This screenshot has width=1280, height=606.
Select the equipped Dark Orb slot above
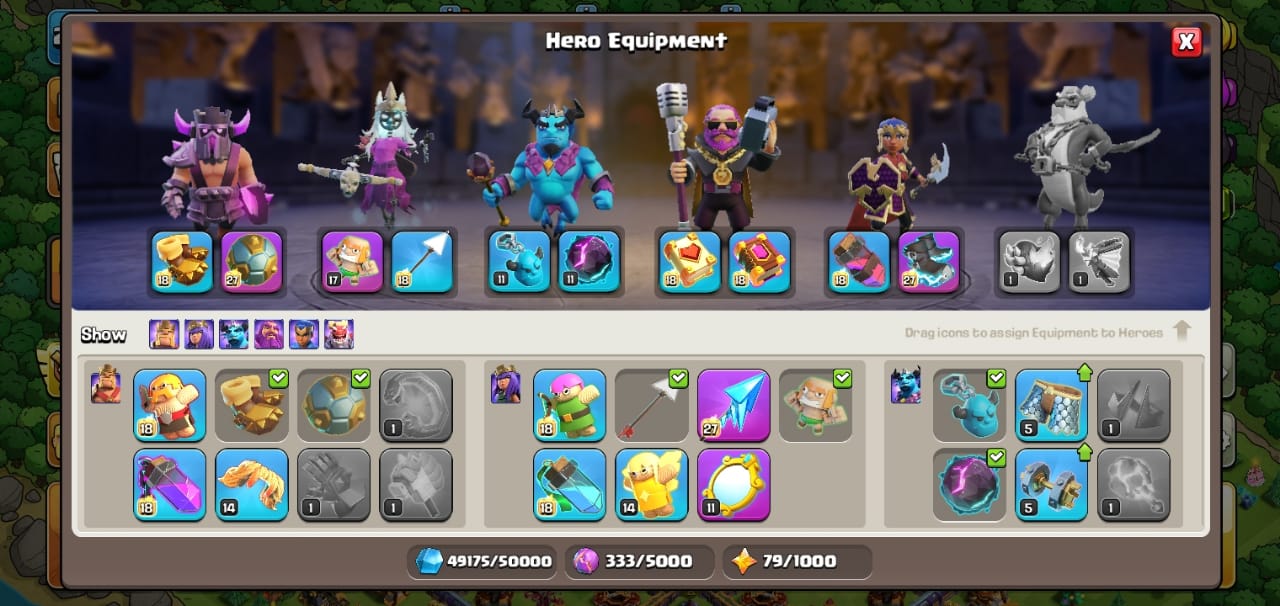click(589, 262)
